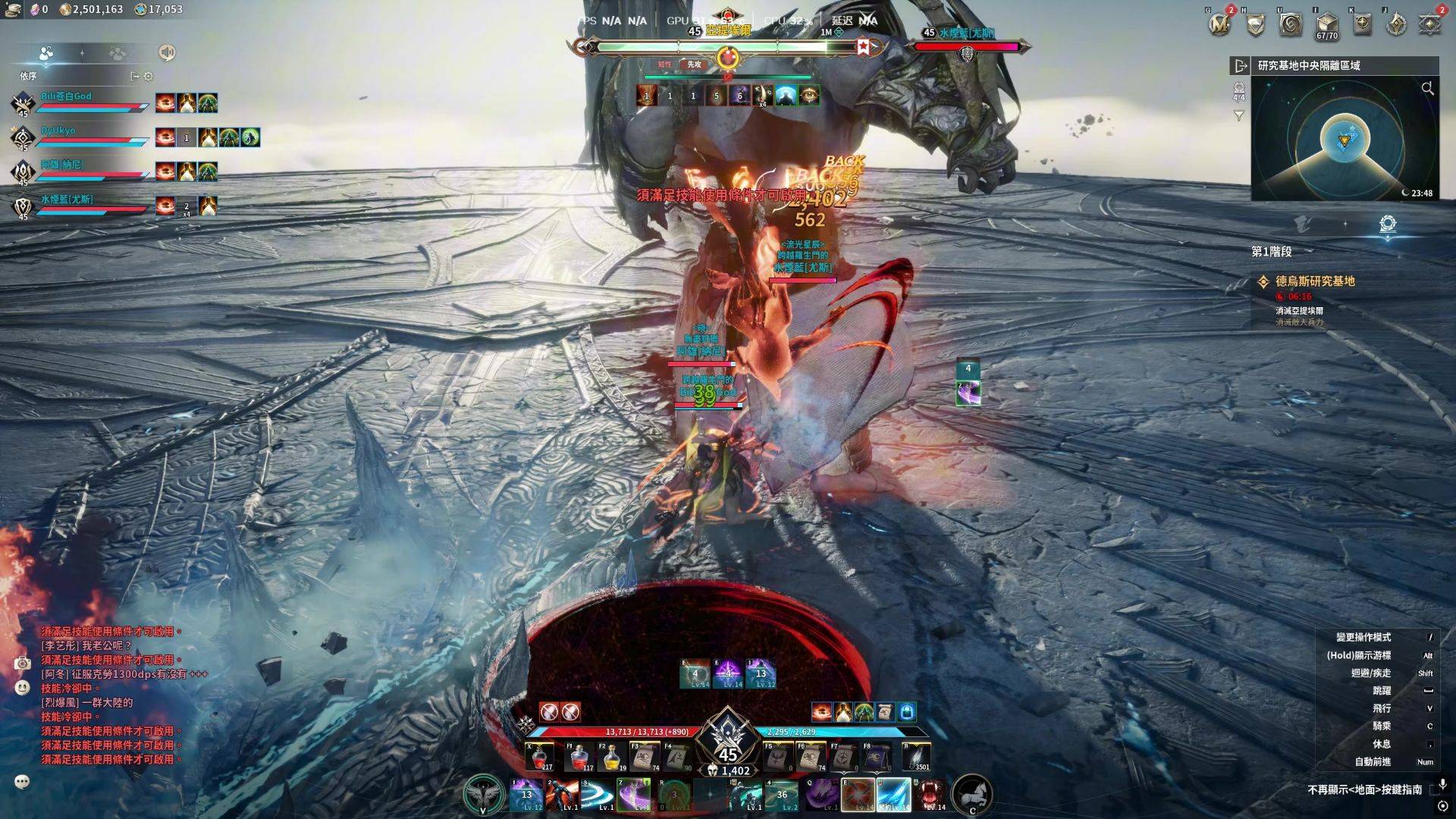Toggle the voice chat speaker icon
Viewport: 1456px width, 819px height.
pyautogui.click(x=167, y=52)
